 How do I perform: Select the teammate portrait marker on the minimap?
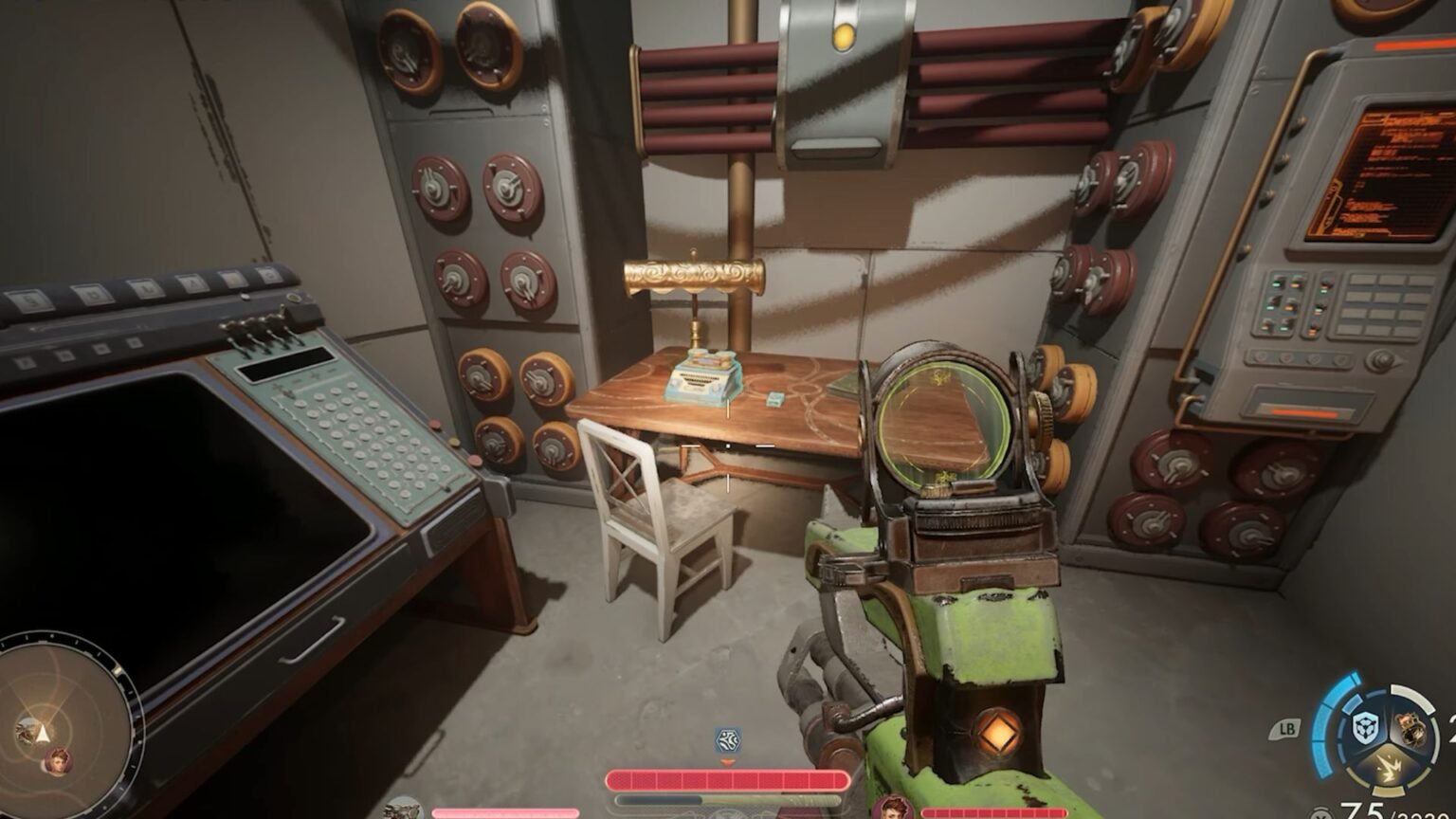point(58,760)
